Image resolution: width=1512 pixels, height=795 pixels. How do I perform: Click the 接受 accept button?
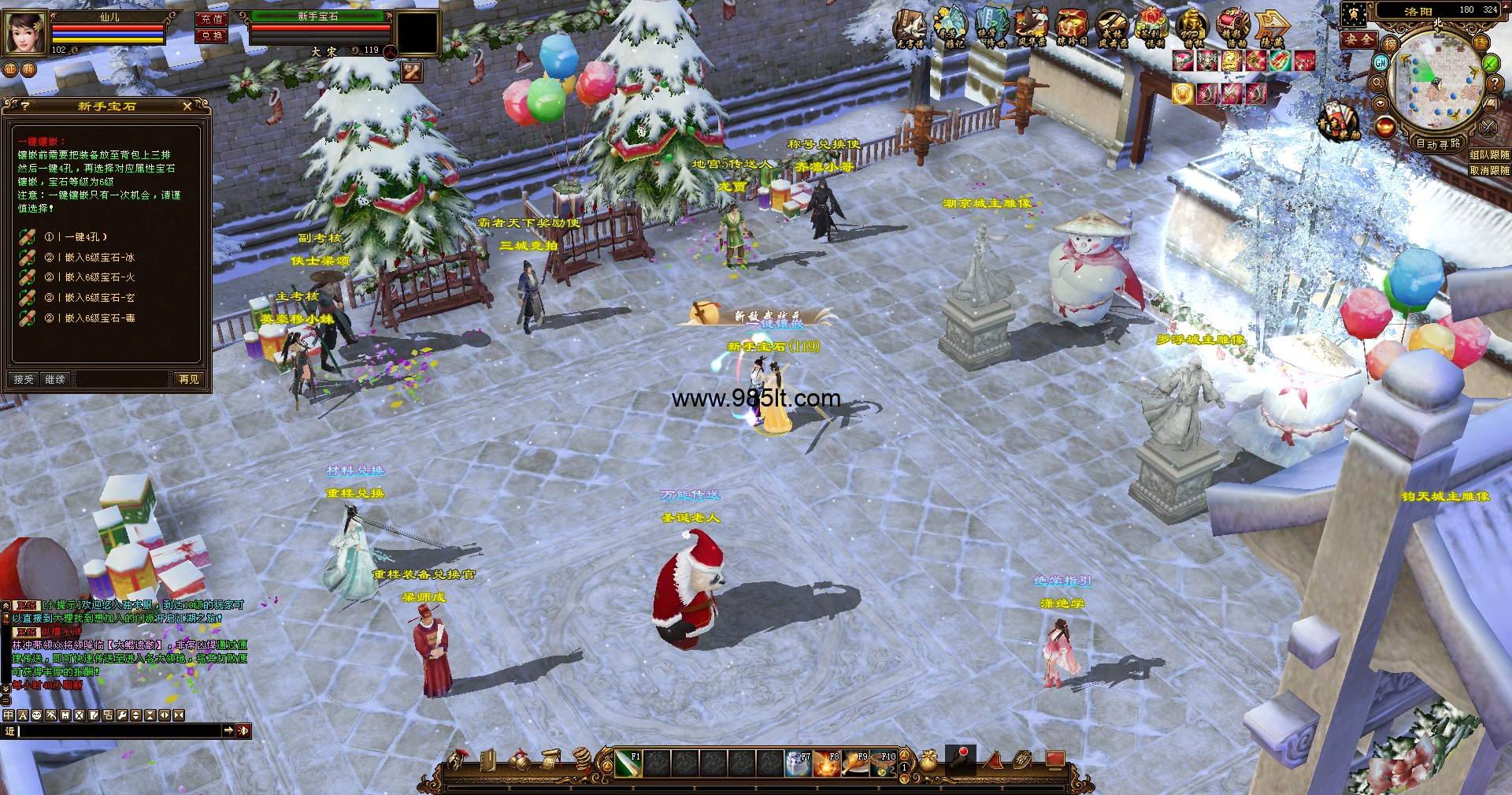point(24,379)
